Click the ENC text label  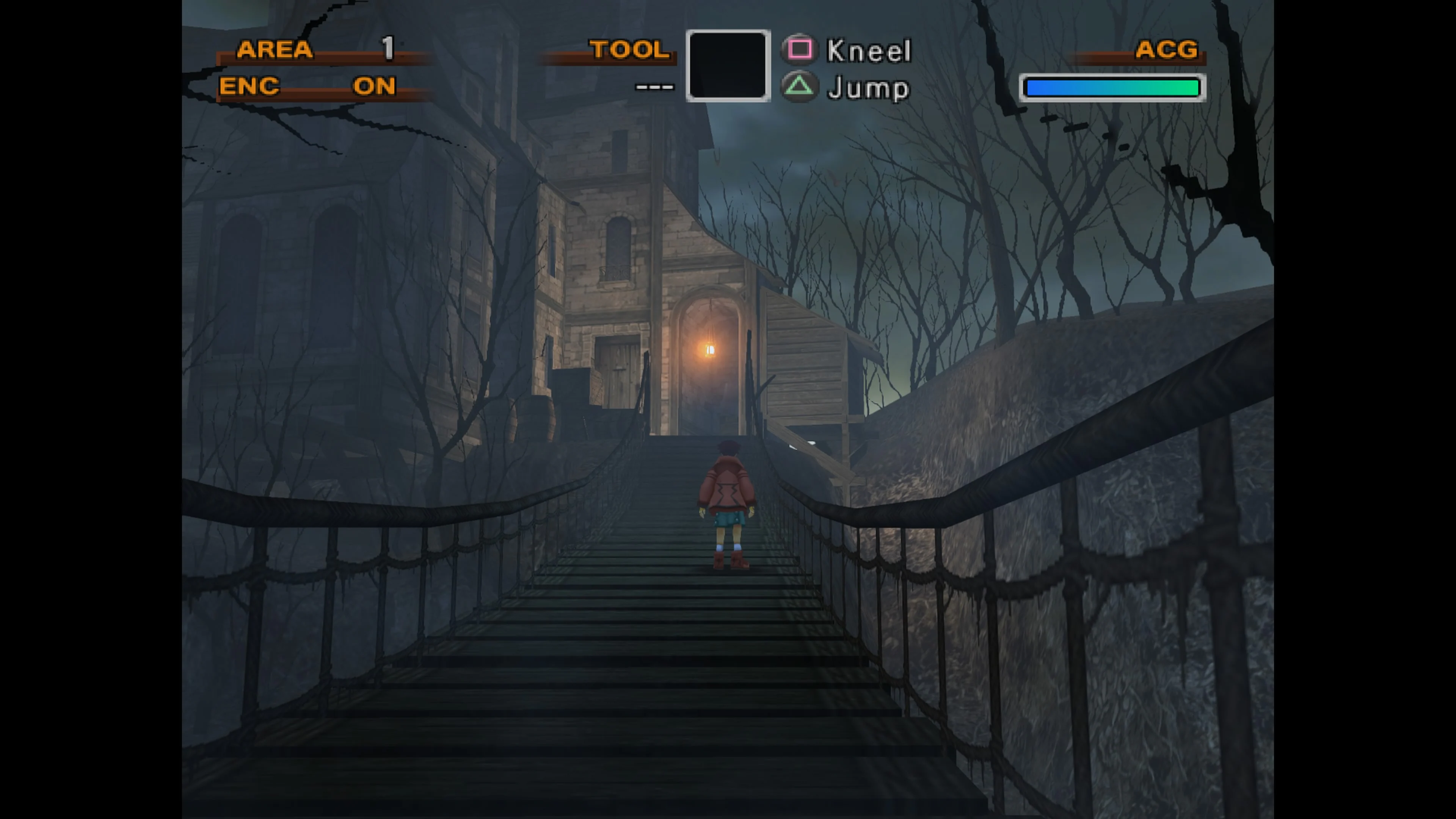pyautogui.click(x=249, y=86)
